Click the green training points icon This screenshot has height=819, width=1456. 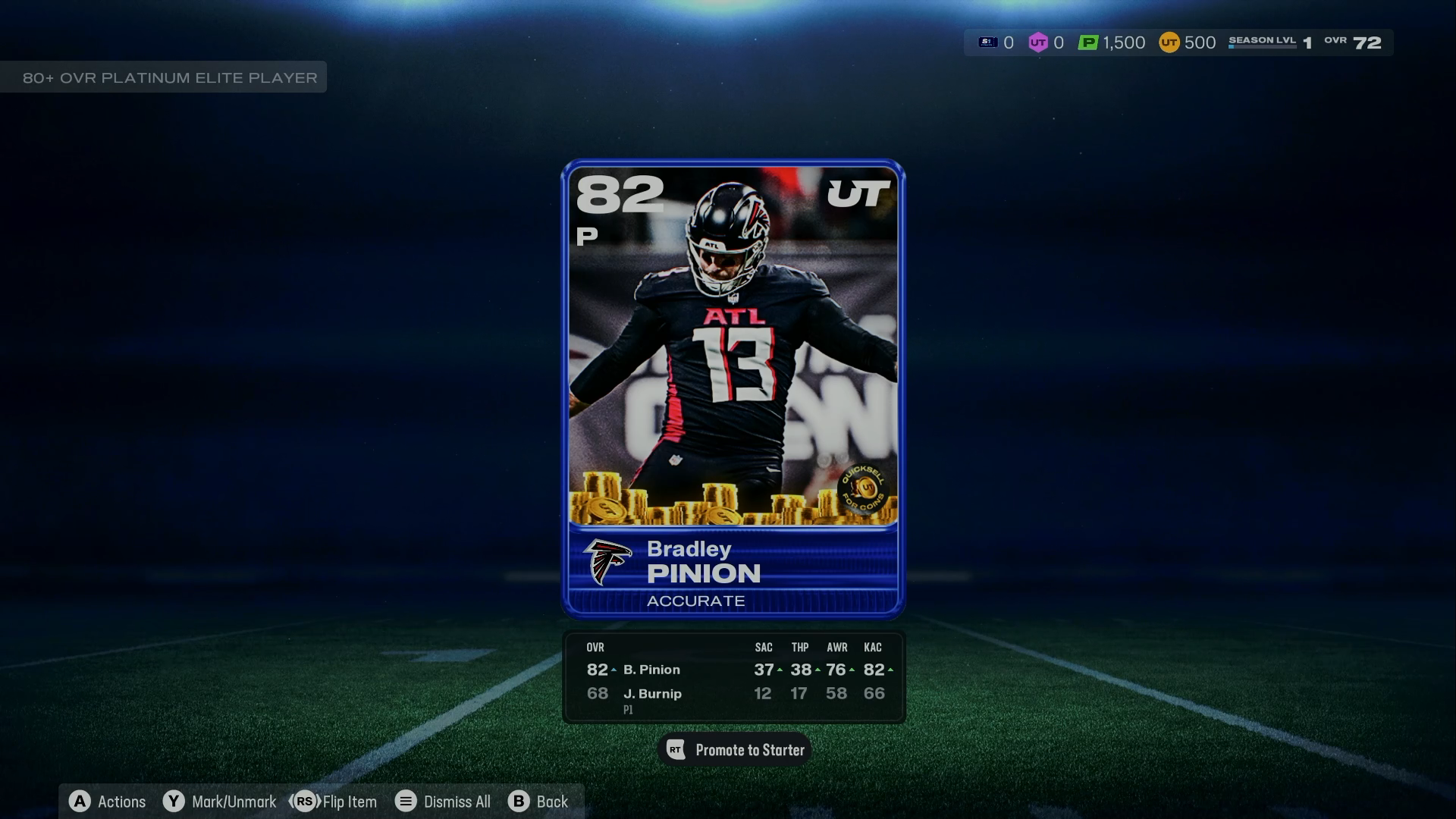(1088, 42)
